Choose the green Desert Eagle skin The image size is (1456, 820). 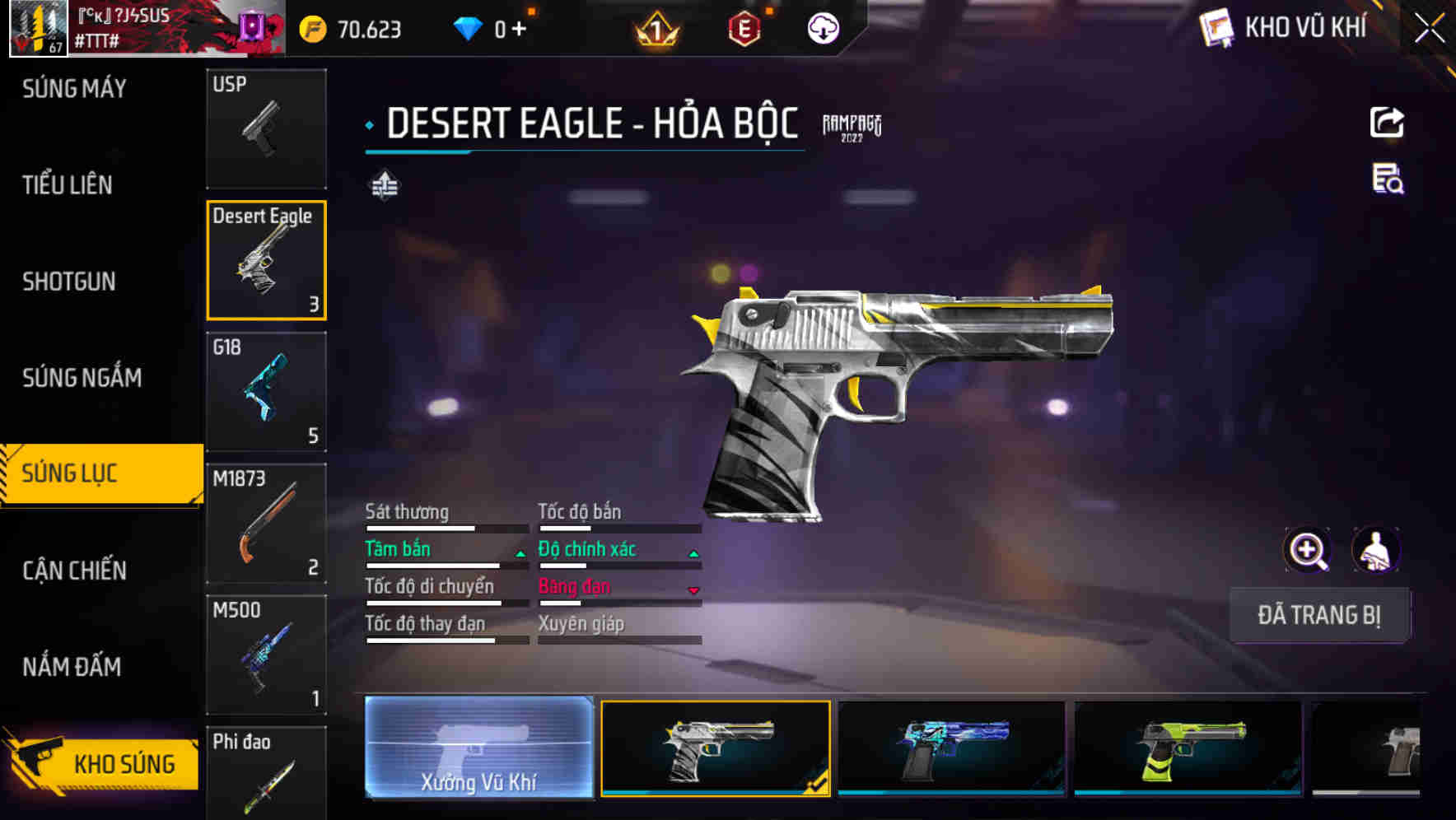[1188, 748]
